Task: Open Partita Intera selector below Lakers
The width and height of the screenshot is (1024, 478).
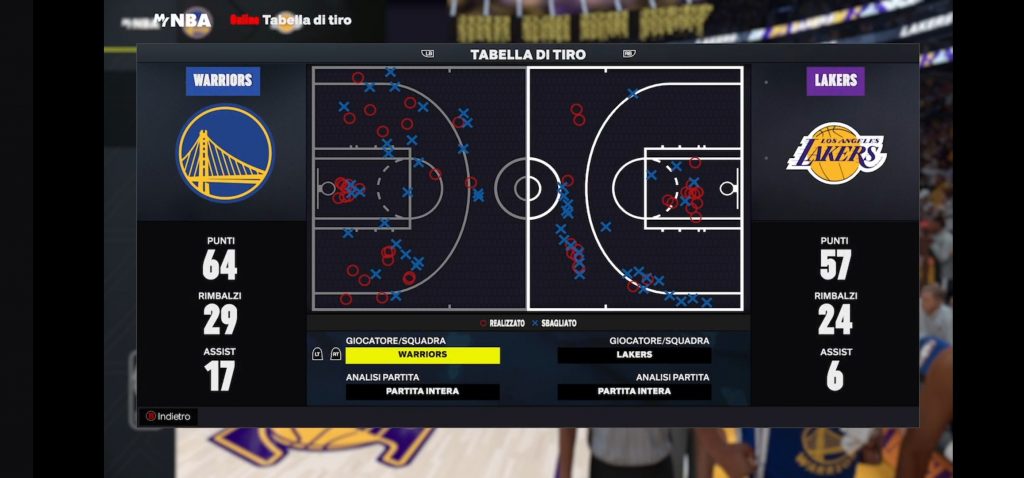Action: pos(634,392)
